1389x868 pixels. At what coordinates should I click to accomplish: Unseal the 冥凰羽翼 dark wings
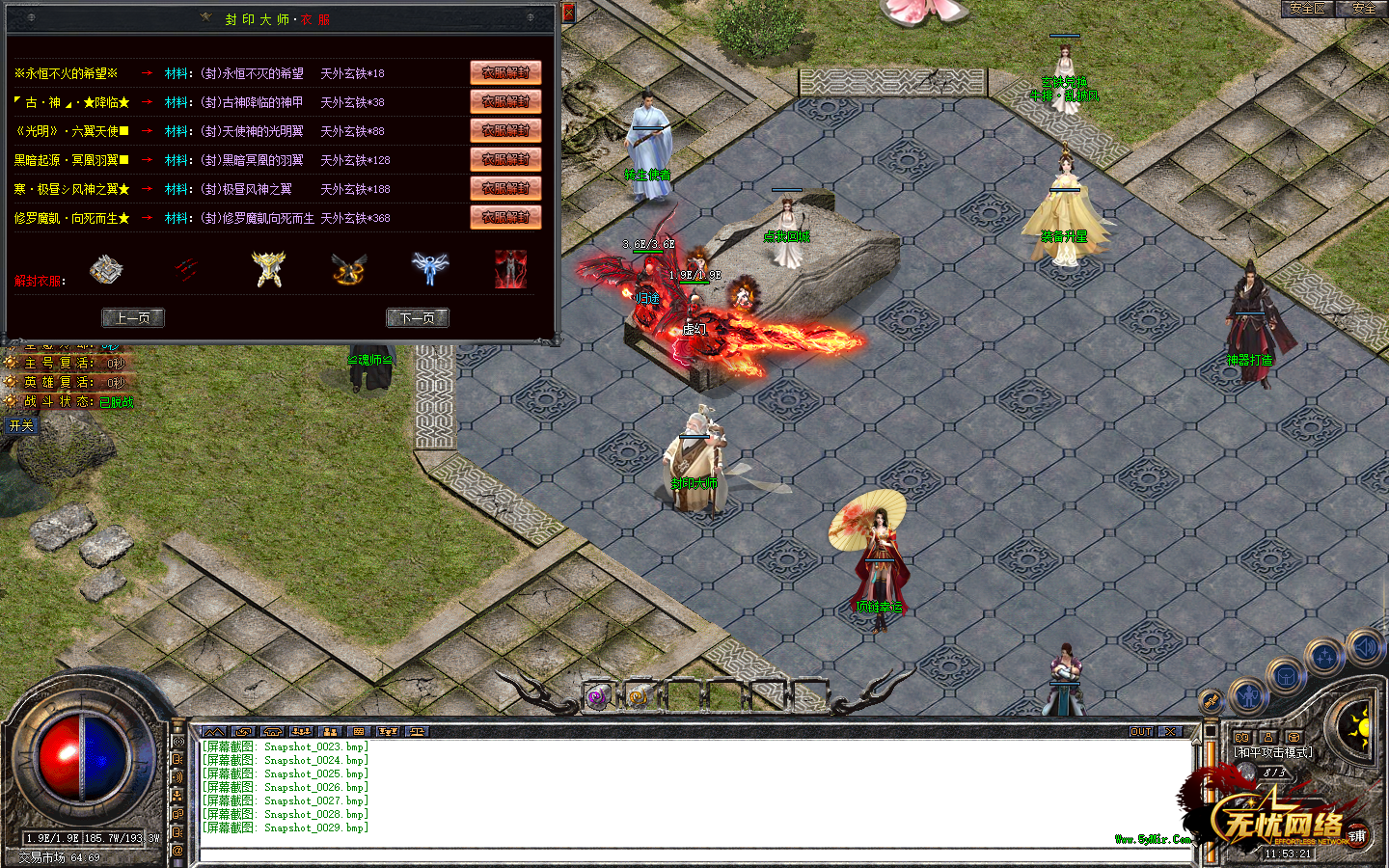pyautogui.click(x=505, y=160)
